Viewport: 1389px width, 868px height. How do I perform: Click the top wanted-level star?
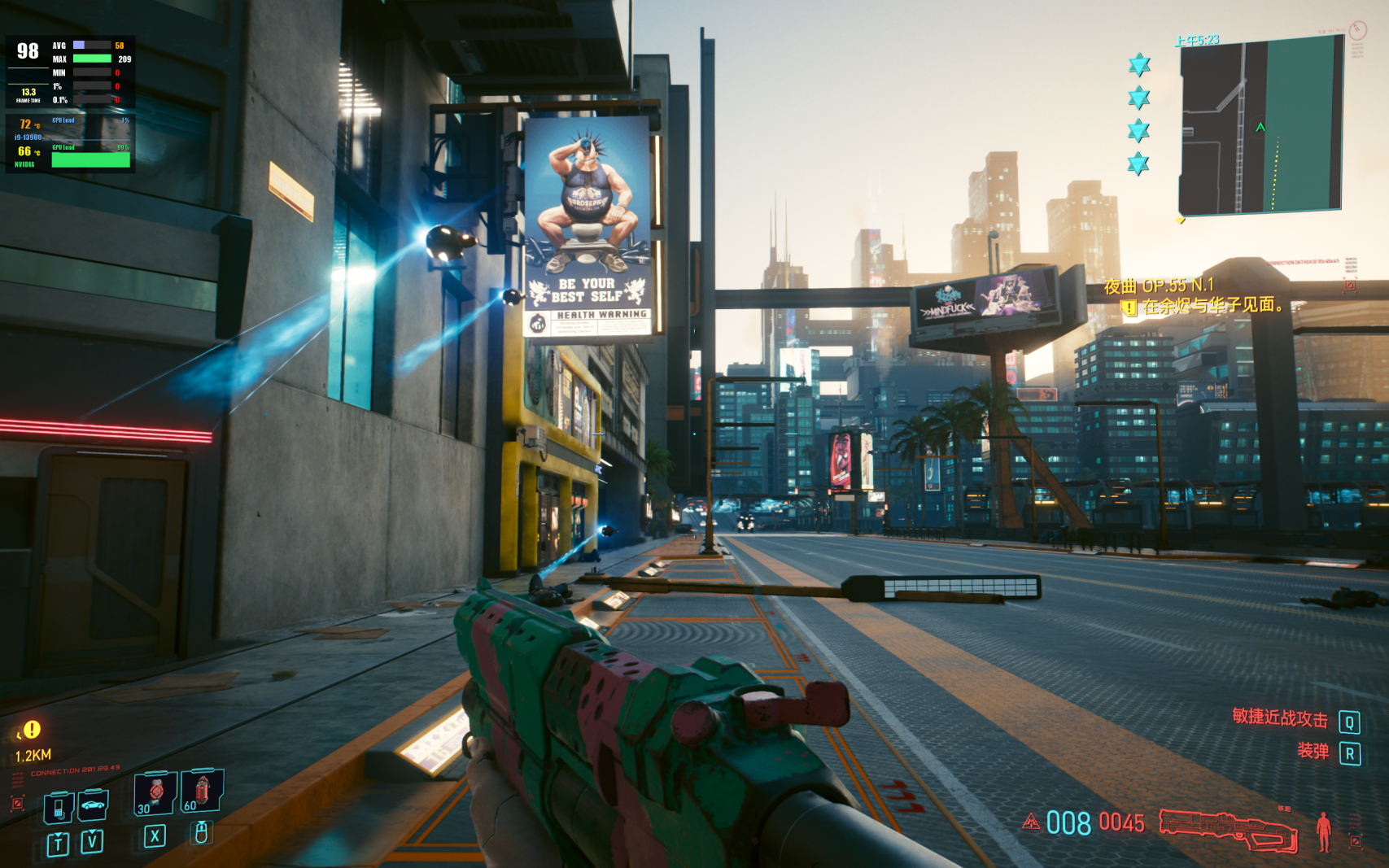pyautogui.click(x=1139, y=65)
